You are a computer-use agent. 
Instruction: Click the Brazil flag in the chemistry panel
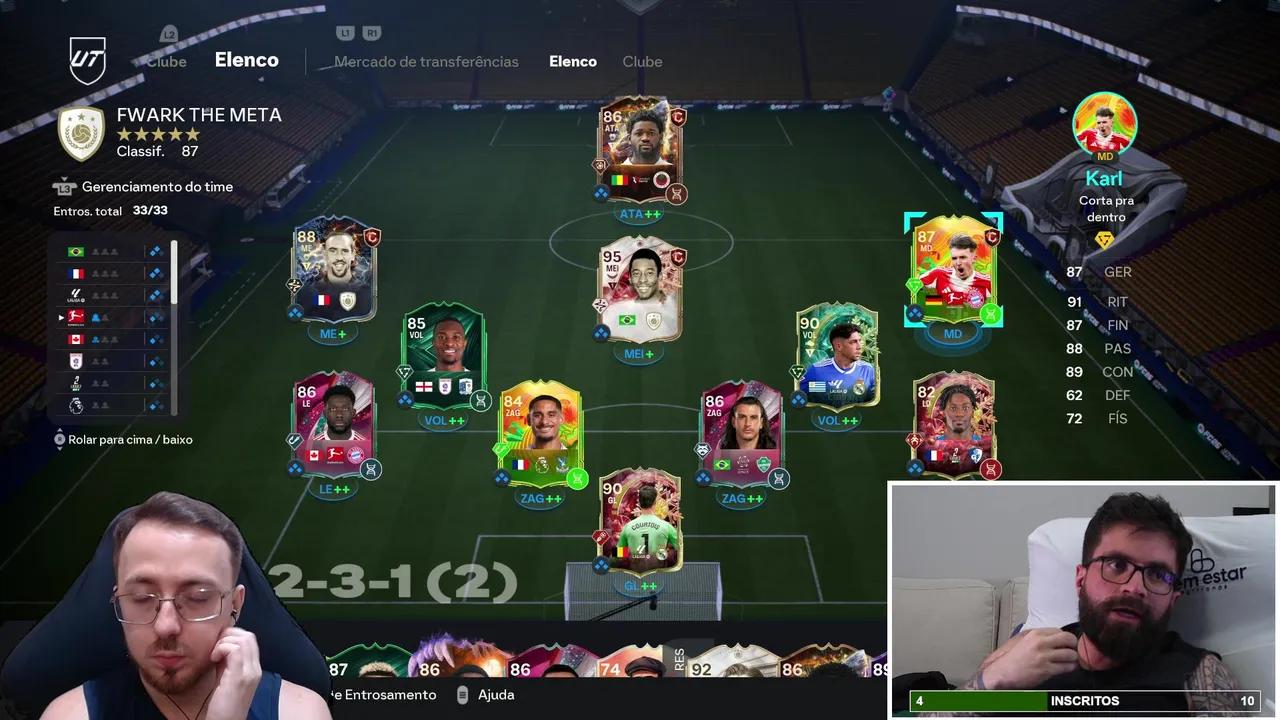pyautogui.click(x=76, y=250)
